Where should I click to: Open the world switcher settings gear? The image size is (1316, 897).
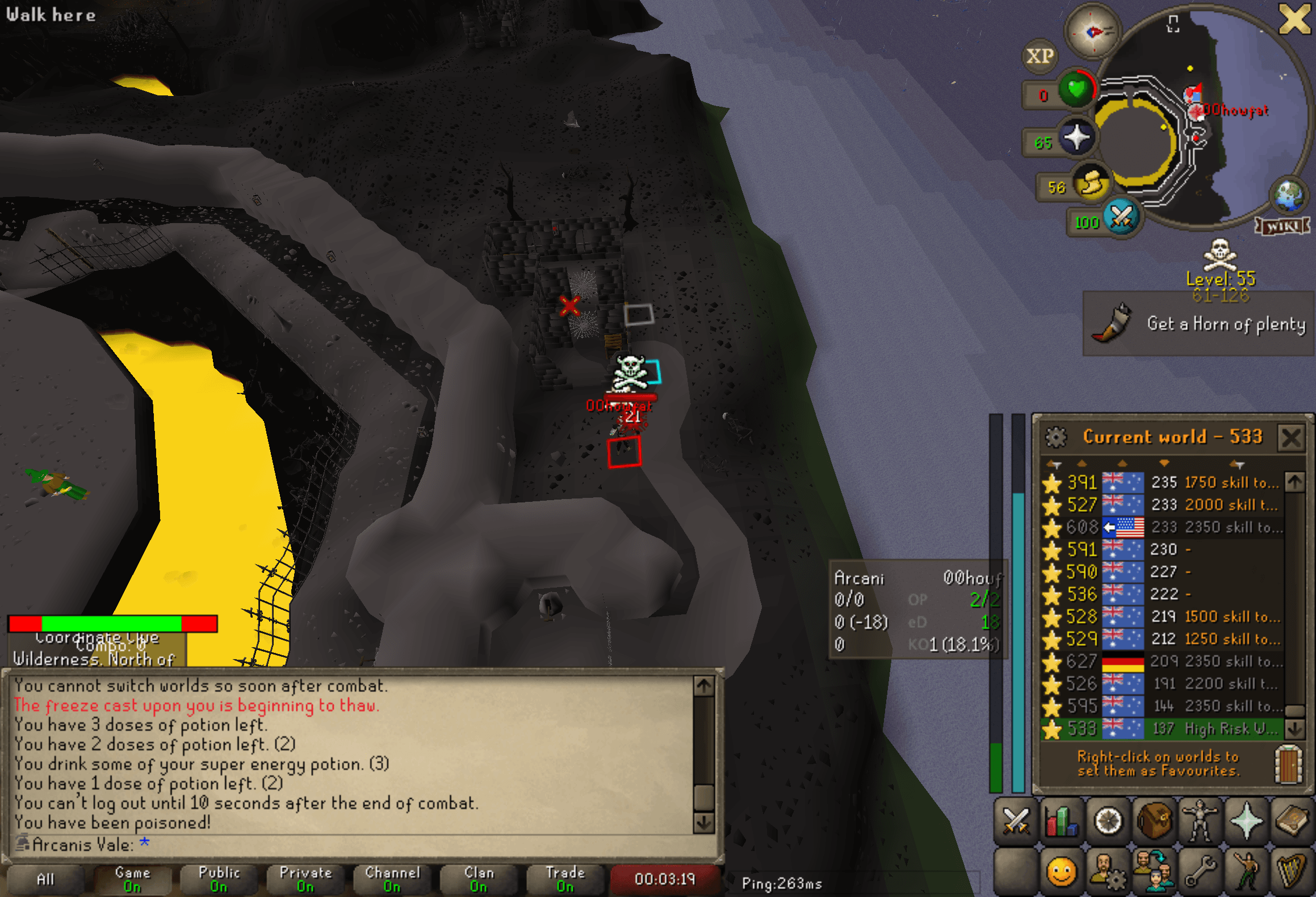click(1057, 437)
